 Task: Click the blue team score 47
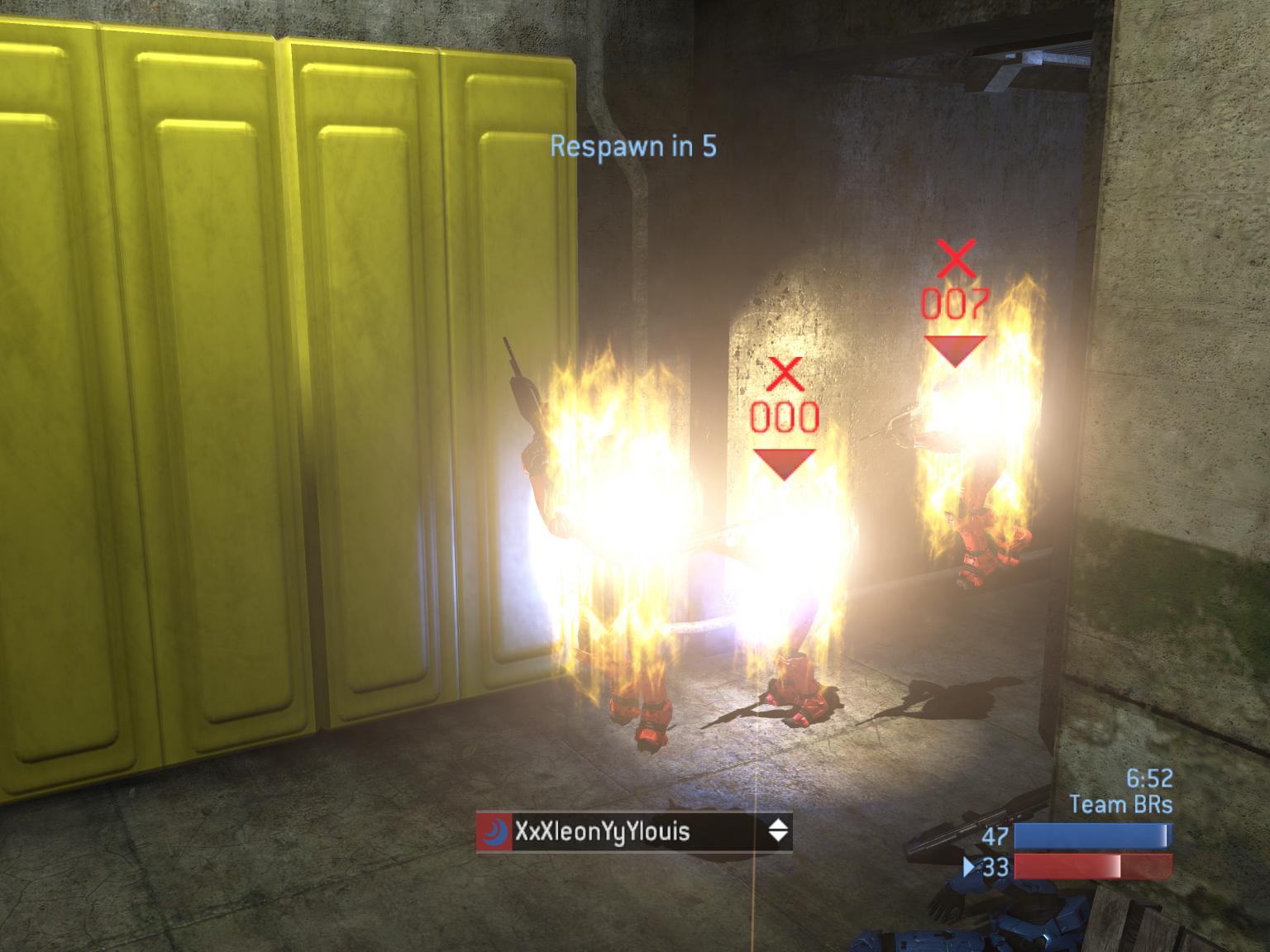(995, 836)
